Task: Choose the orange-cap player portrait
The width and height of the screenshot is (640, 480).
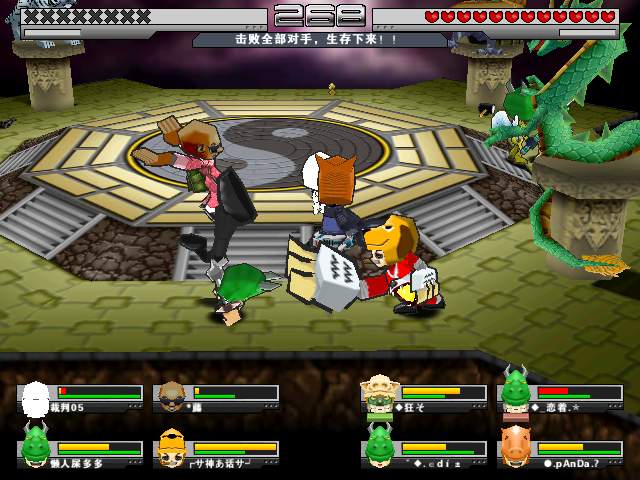Action: (x=171, y=449)
